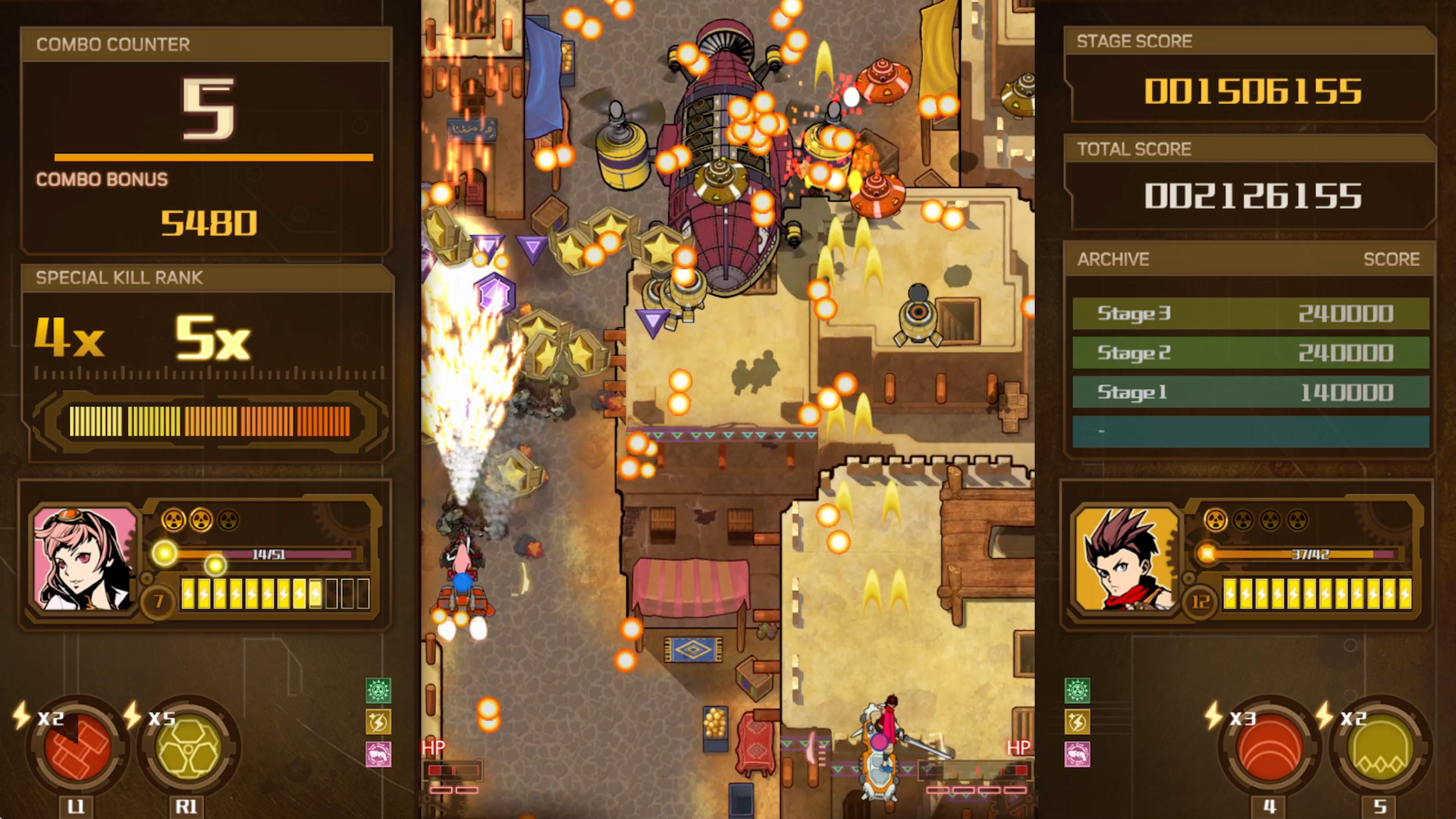Activate the red hammer special ability
The image size is (1456, 819).
(x=76, y=747)
